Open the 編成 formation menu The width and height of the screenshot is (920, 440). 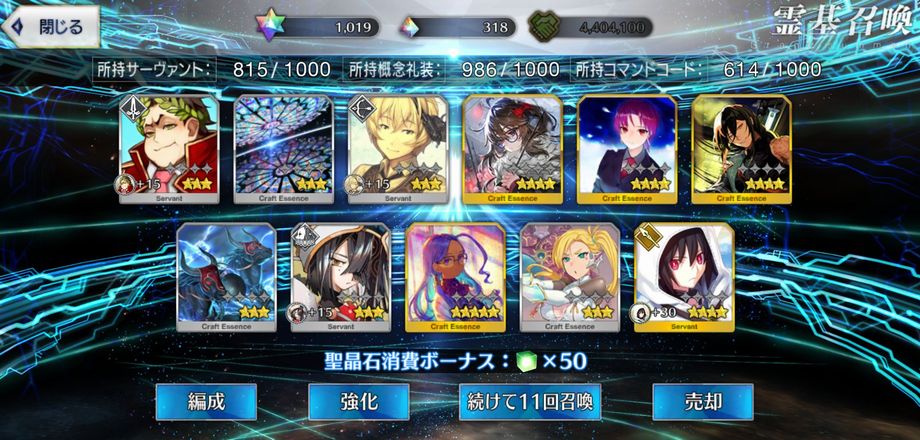(x=207, y=402)
